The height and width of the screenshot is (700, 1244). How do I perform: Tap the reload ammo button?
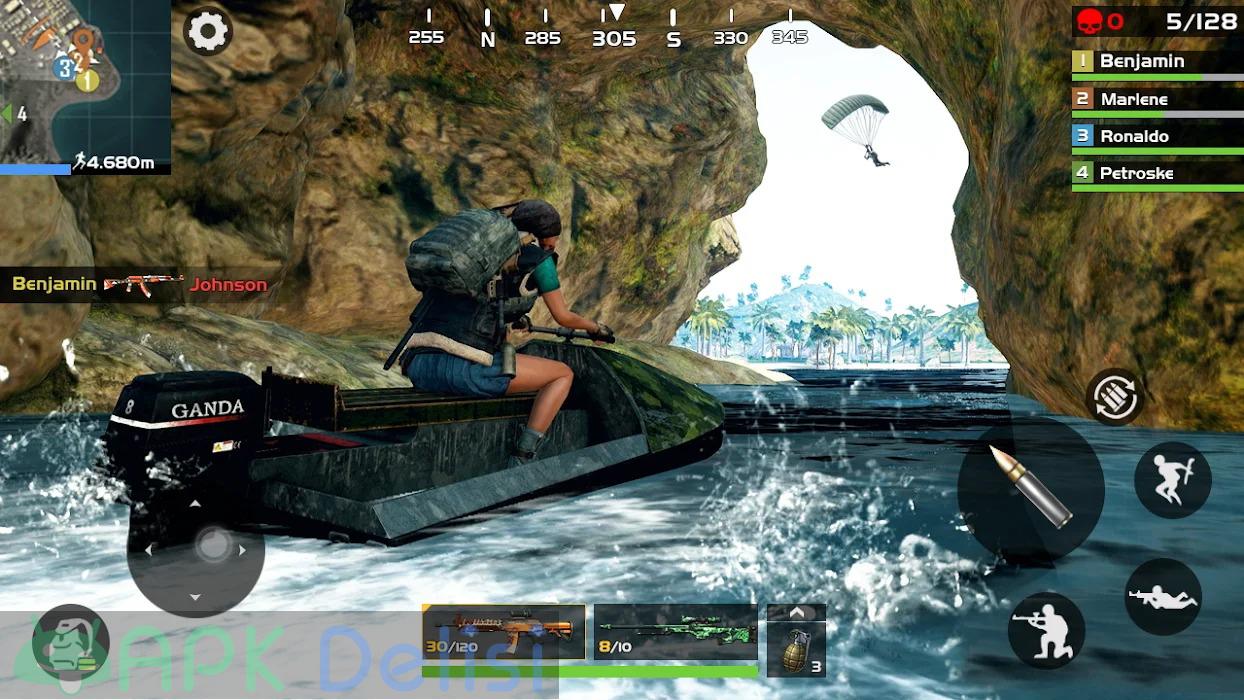pos(1115,397)
